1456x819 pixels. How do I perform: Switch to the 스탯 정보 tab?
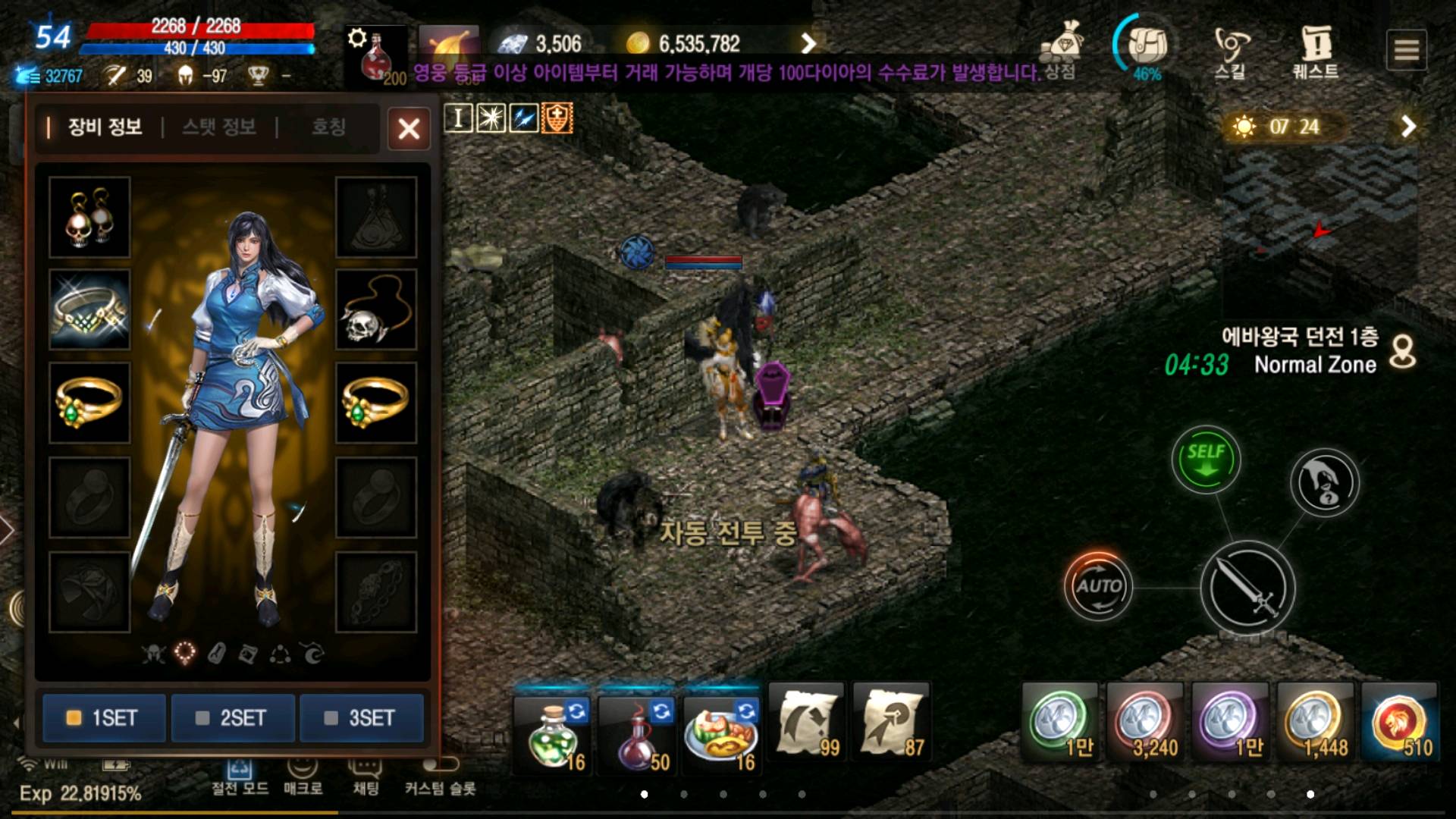[219, 127]
